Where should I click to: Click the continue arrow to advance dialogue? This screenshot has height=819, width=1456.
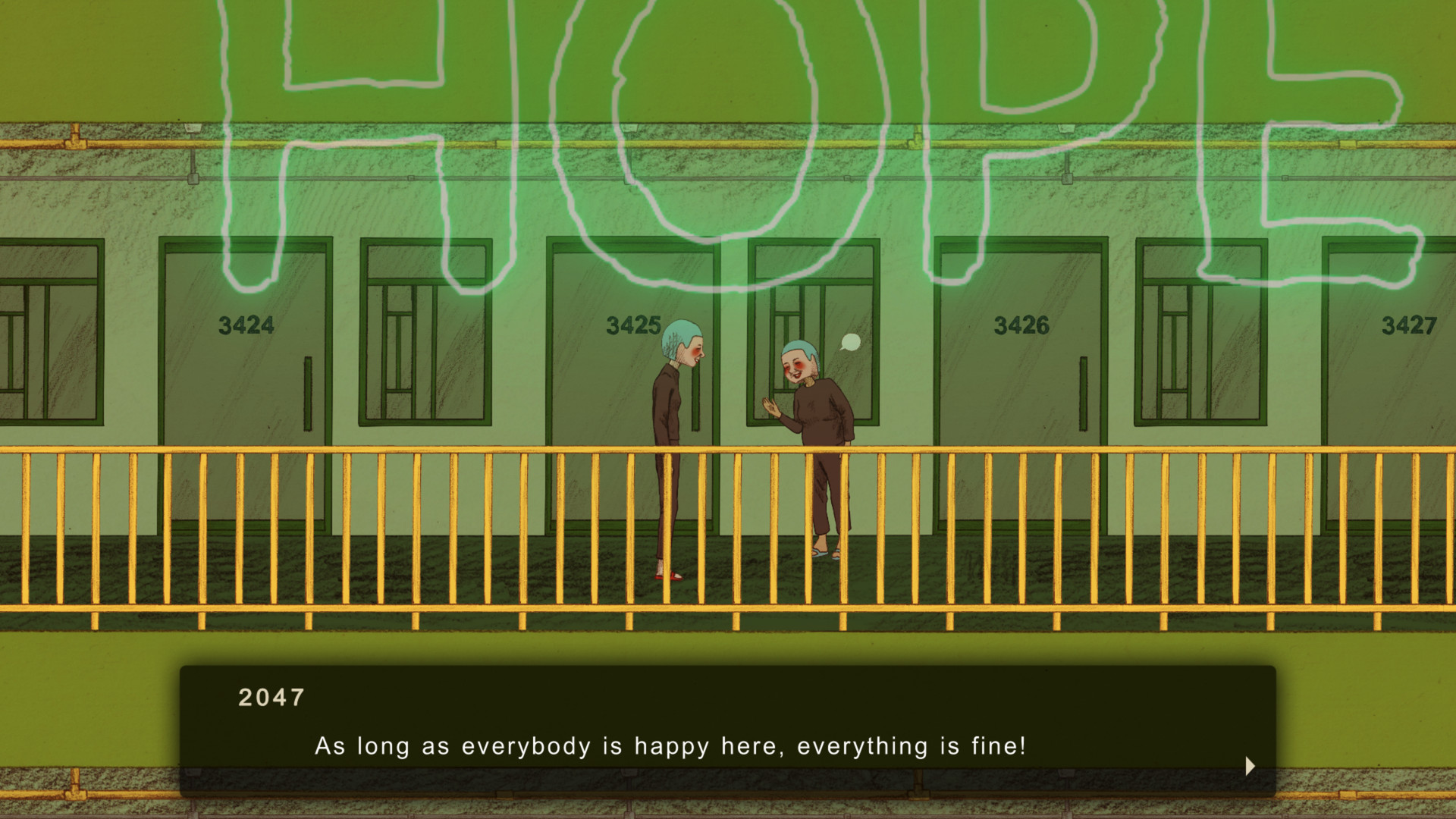[1250, 767]
